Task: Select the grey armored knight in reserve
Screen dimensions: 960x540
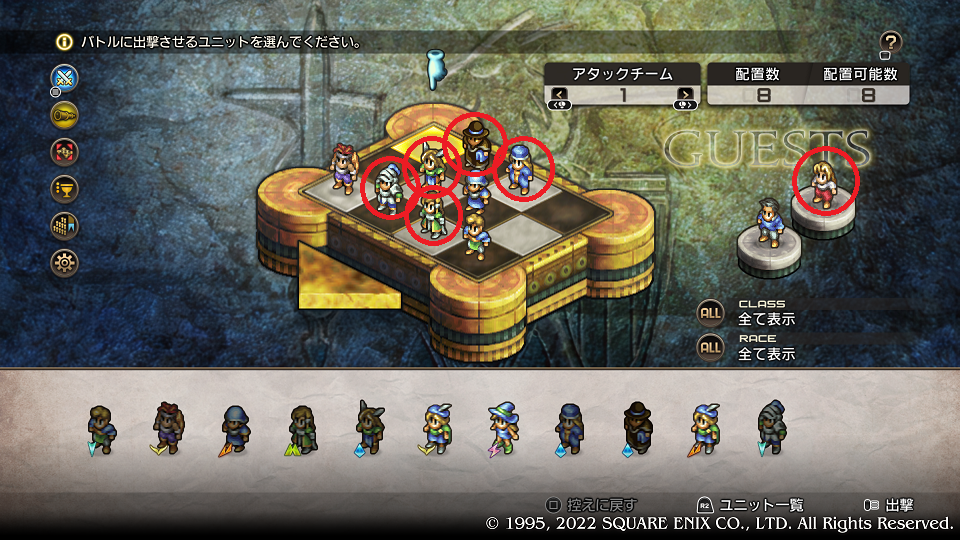Action: 772,427
